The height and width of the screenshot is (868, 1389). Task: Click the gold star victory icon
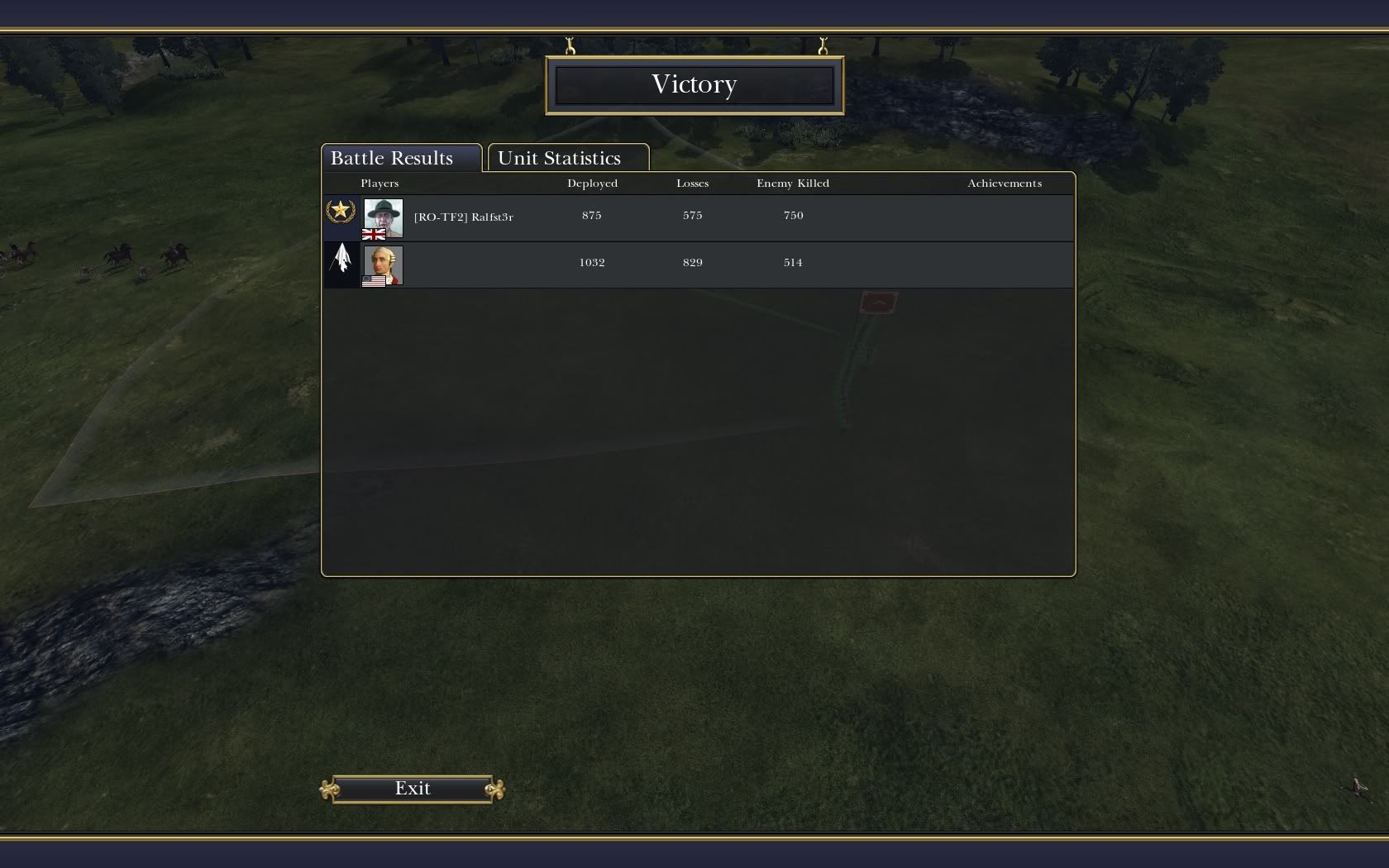point(340,212)
